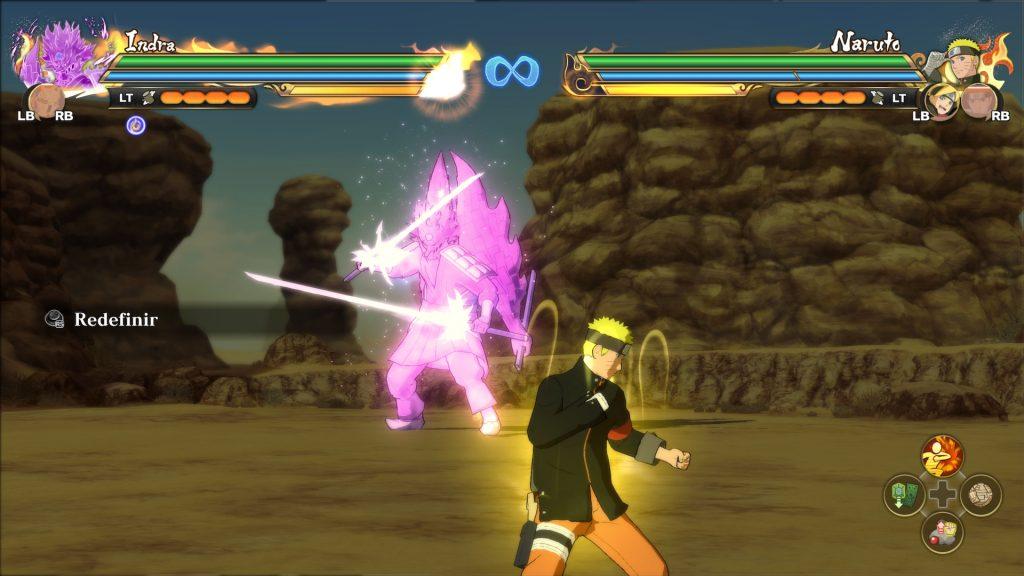Select the top ninja tool with explosion icon
The height and width of the screenshot is (576, 1024).
tap(942, 456)
